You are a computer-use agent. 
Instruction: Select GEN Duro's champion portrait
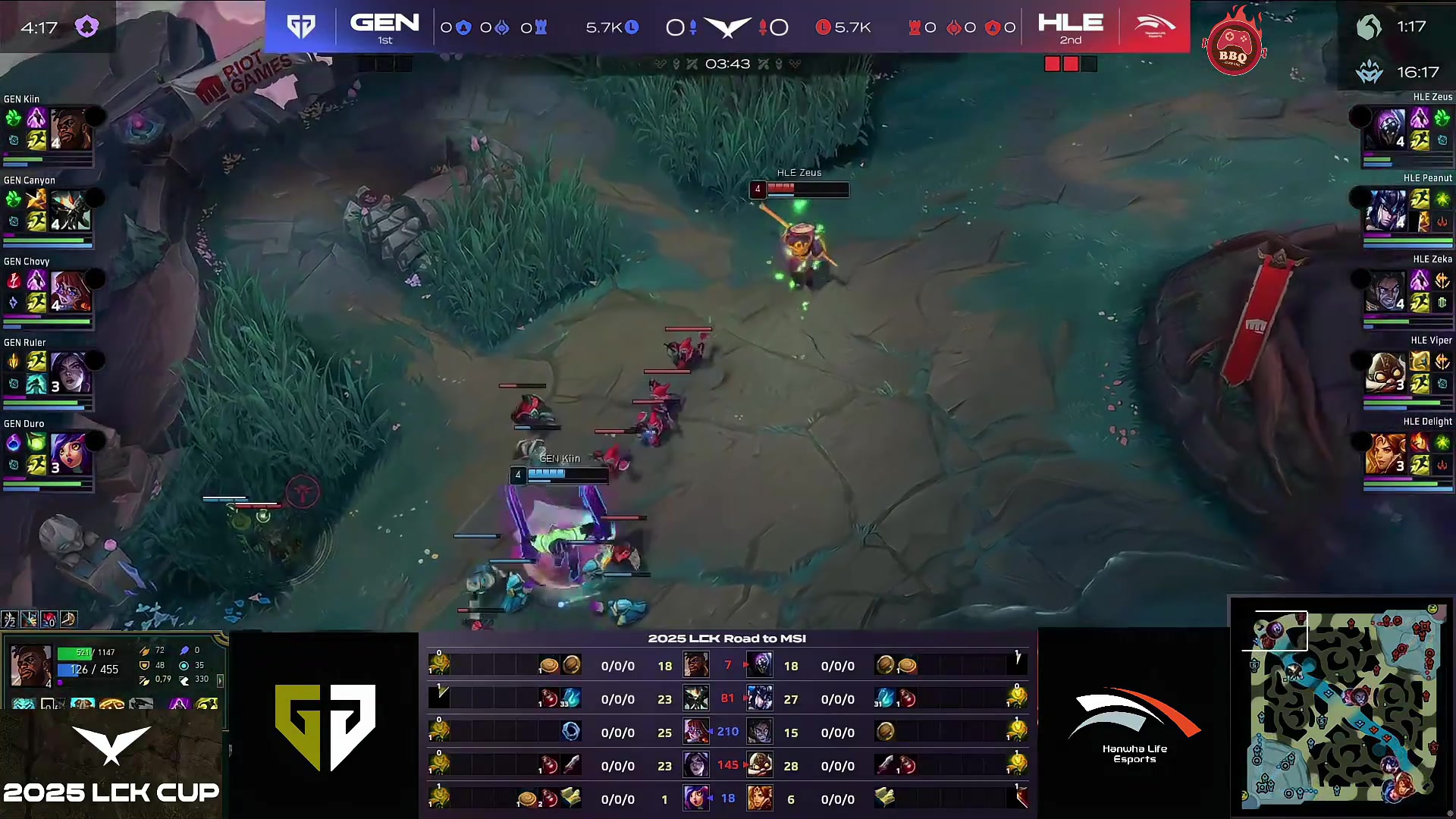tap(71, 453)
